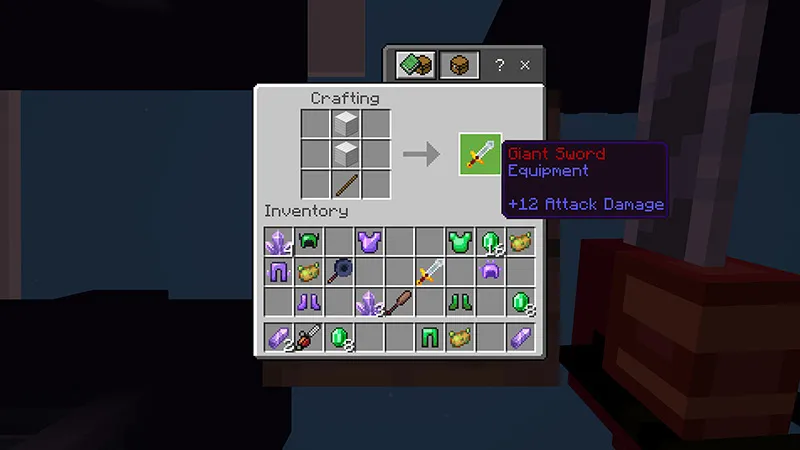Image resolution: width=800 pixels, height=450 pixels.
Task: Select the chainsaw in the hotbar
Action: pos(307,338)
